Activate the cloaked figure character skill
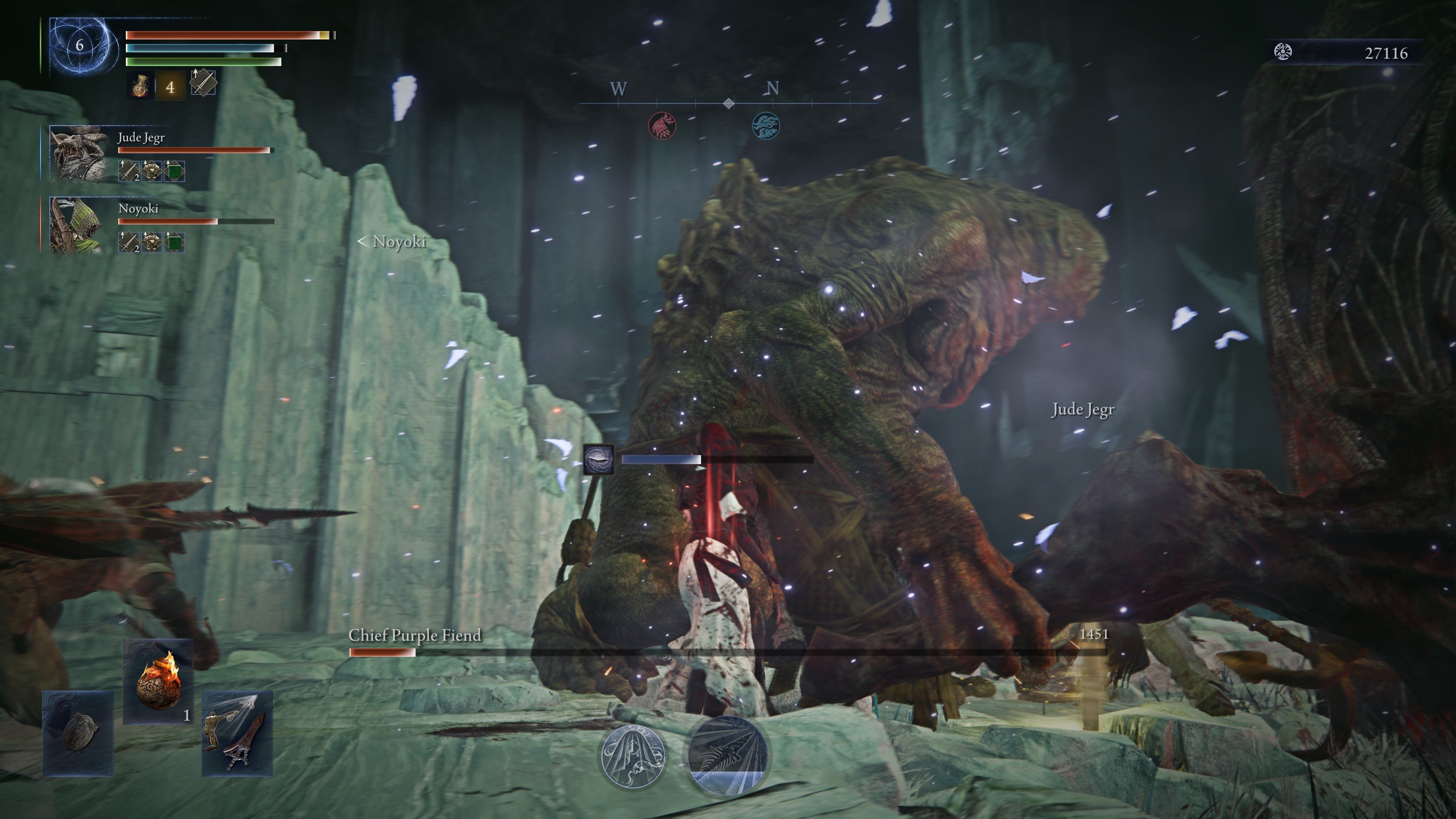This screenshot has width=1456, height=819. coord(632,757)
